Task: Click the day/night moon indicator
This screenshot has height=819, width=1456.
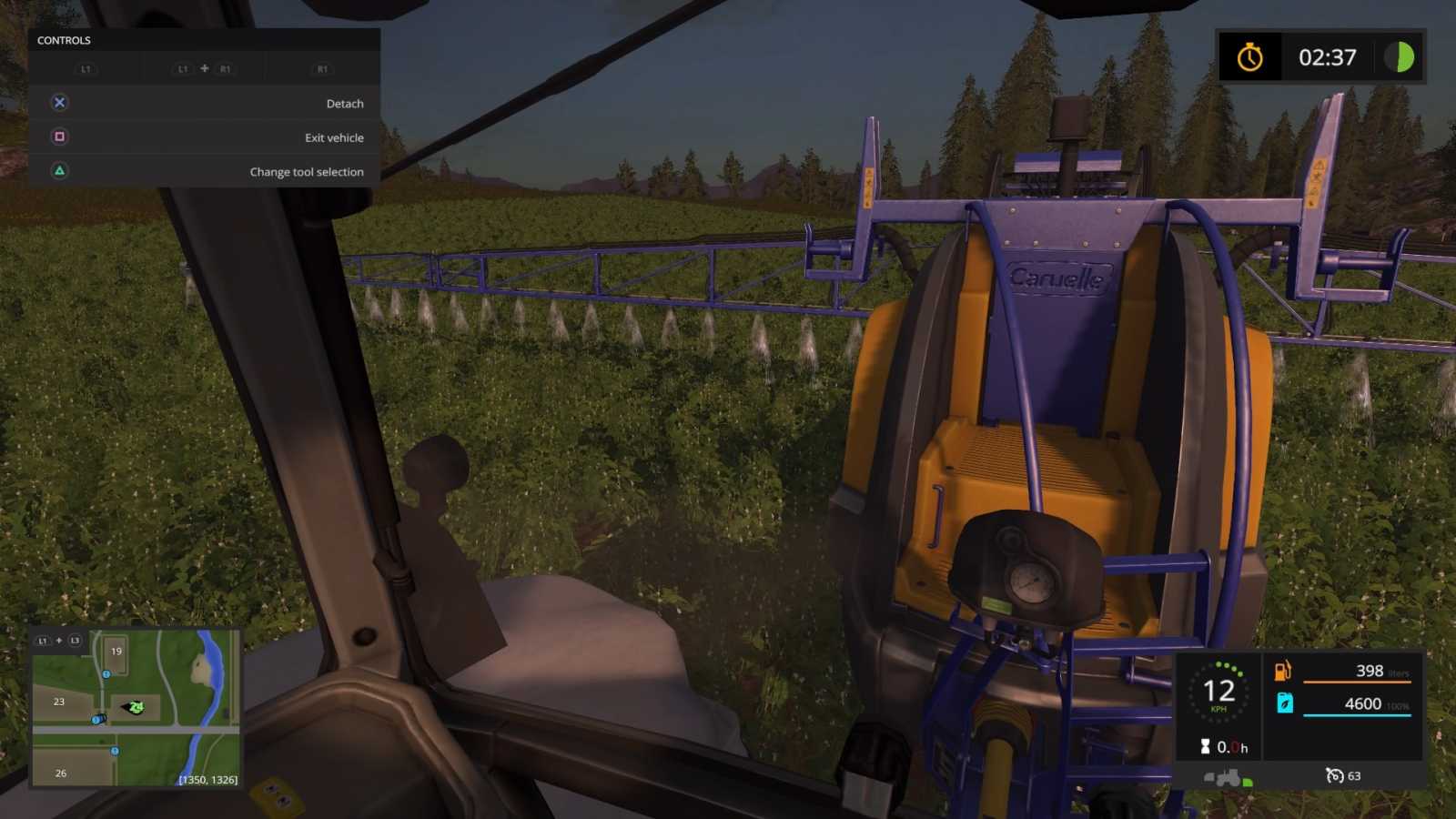Action: point(1399,57)
